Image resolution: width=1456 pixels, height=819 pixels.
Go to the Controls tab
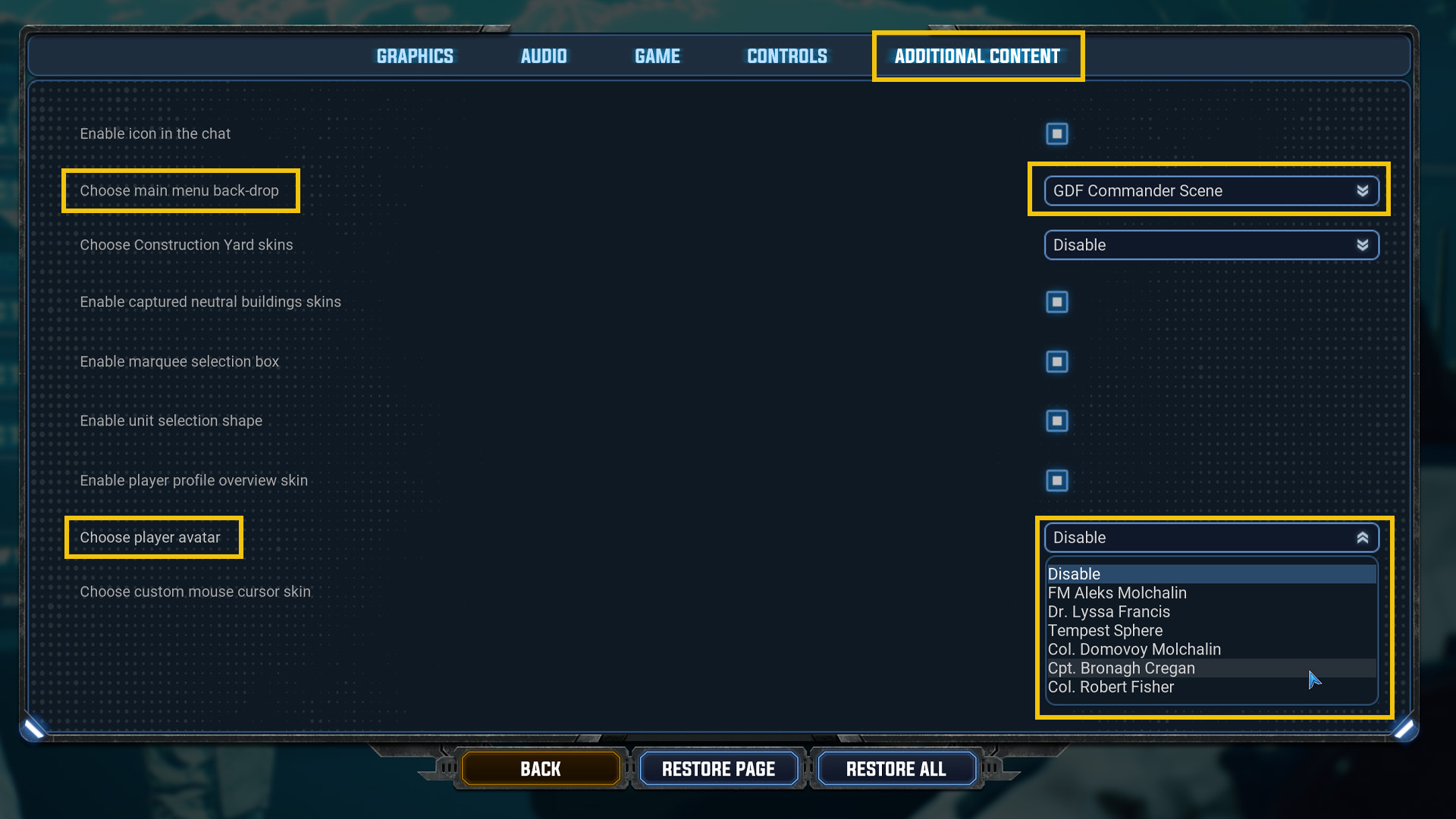(786, 55)
